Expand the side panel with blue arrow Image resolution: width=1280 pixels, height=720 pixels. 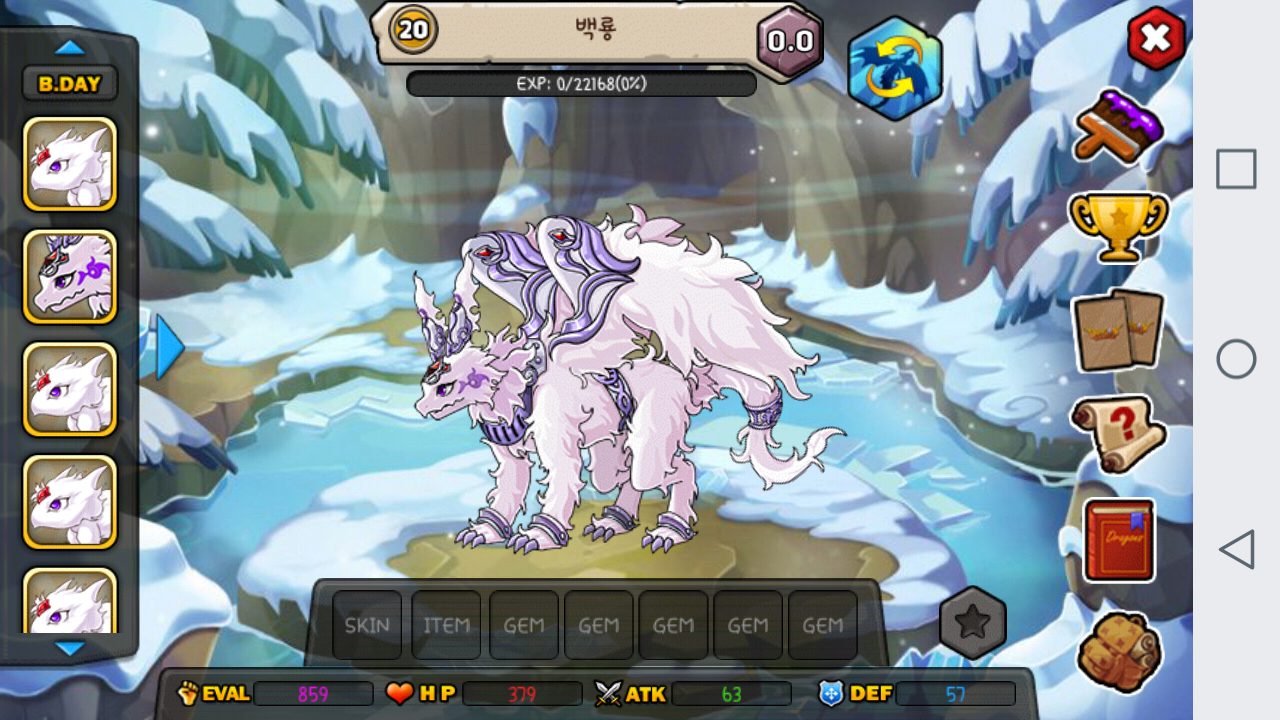click(x=169, y=347)
